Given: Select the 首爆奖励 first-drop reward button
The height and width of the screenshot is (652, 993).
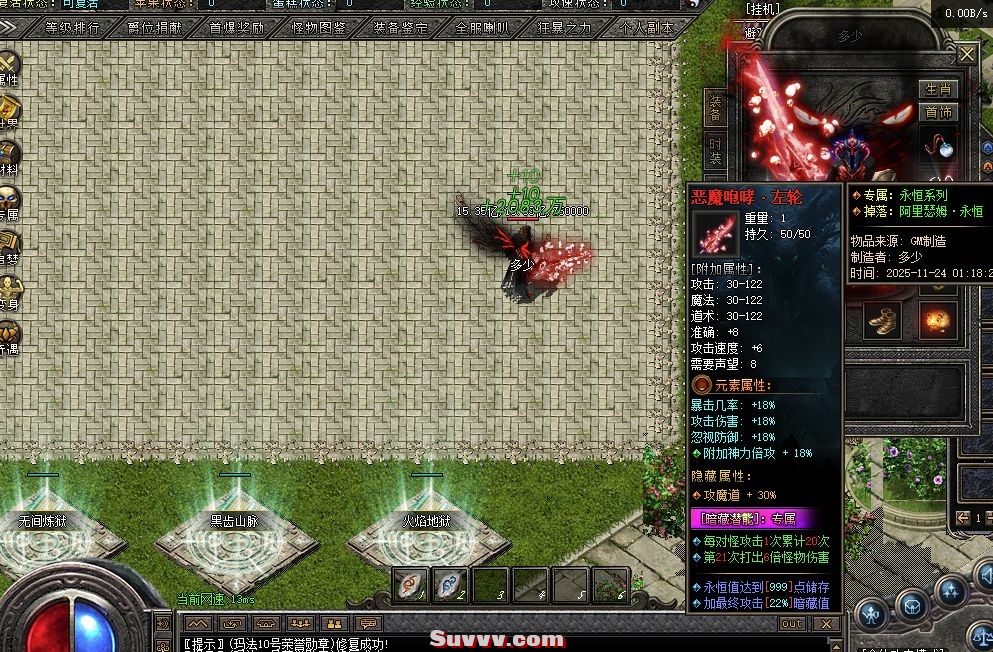Looking at the screenshot, I should pyautogui.click(x=237, y=28).
